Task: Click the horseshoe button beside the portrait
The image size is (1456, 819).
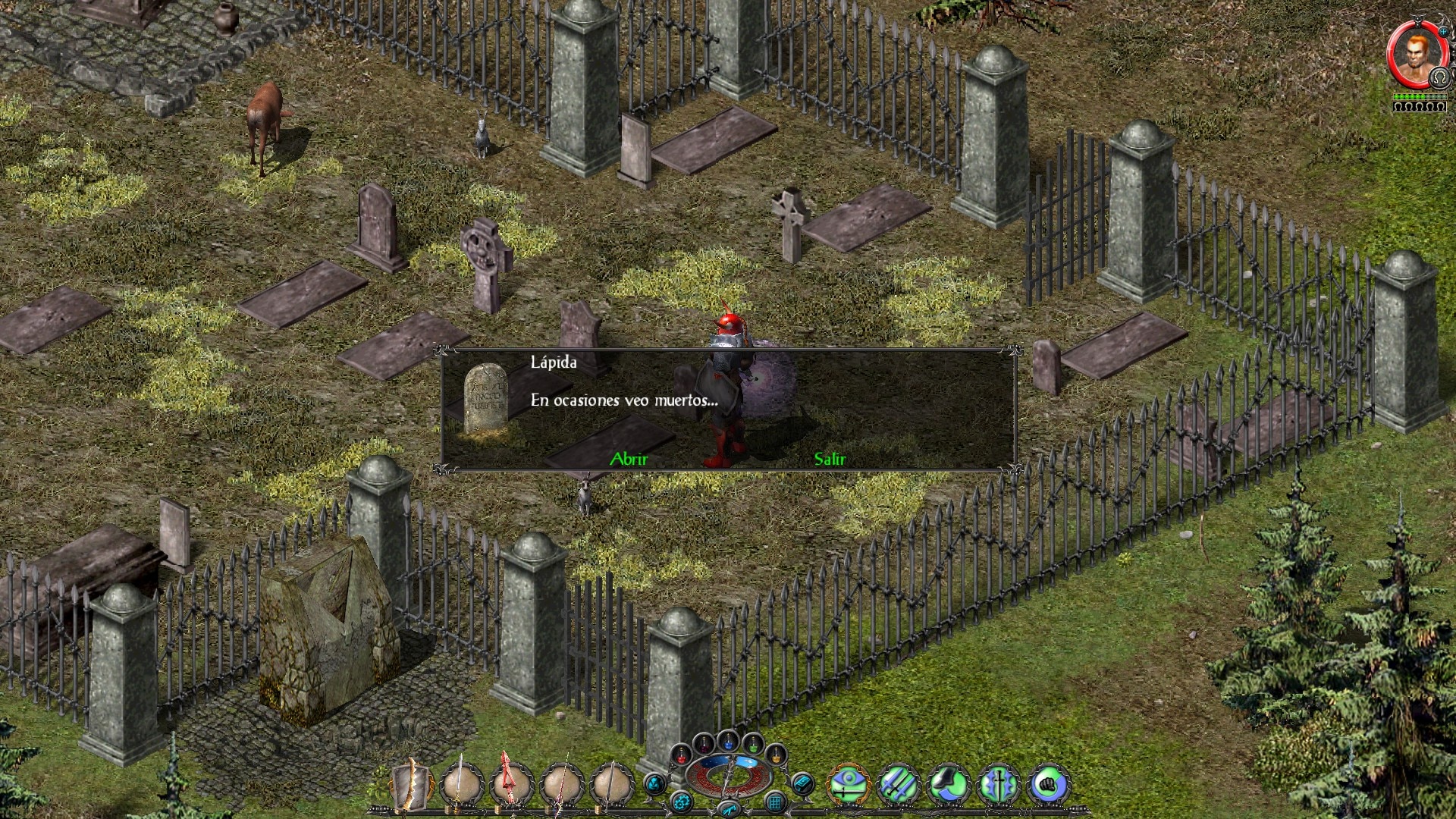Action: (x=1439, y=78)
